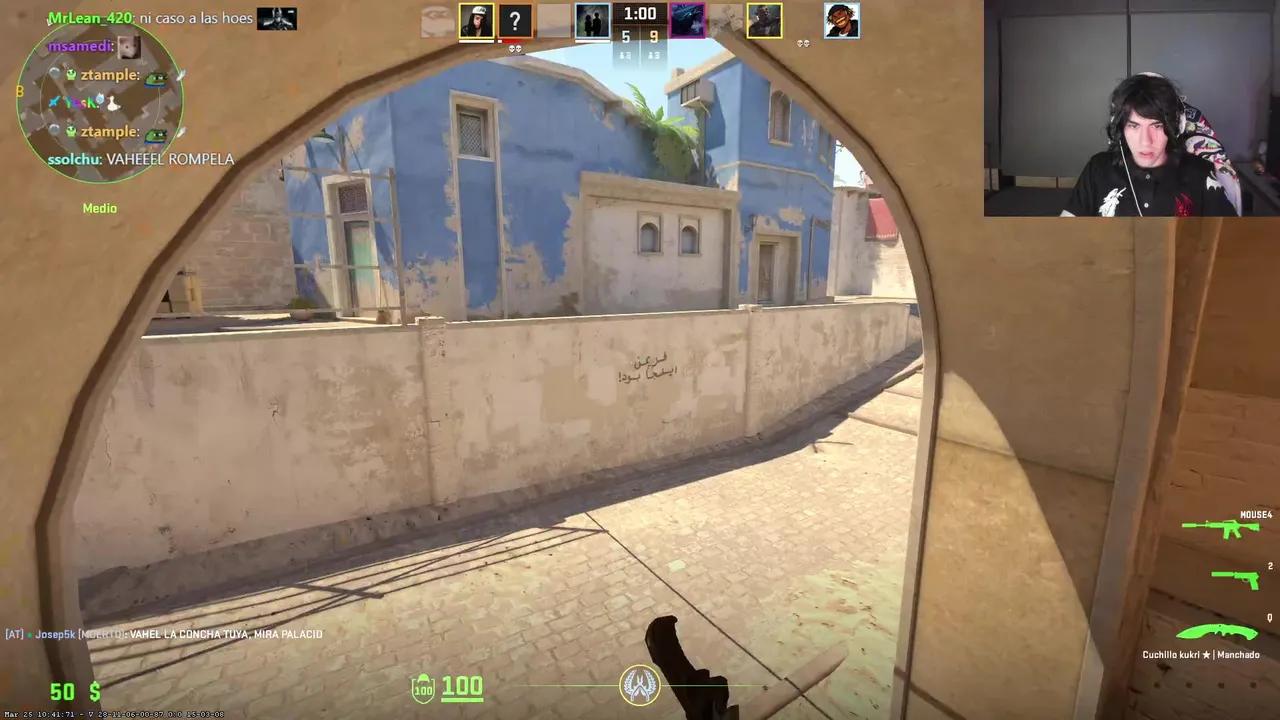Click the plane icon before Yesk's name
The height and width of the screenshot is (720, 1280).
pyautogui.click(x=56, y=102)
